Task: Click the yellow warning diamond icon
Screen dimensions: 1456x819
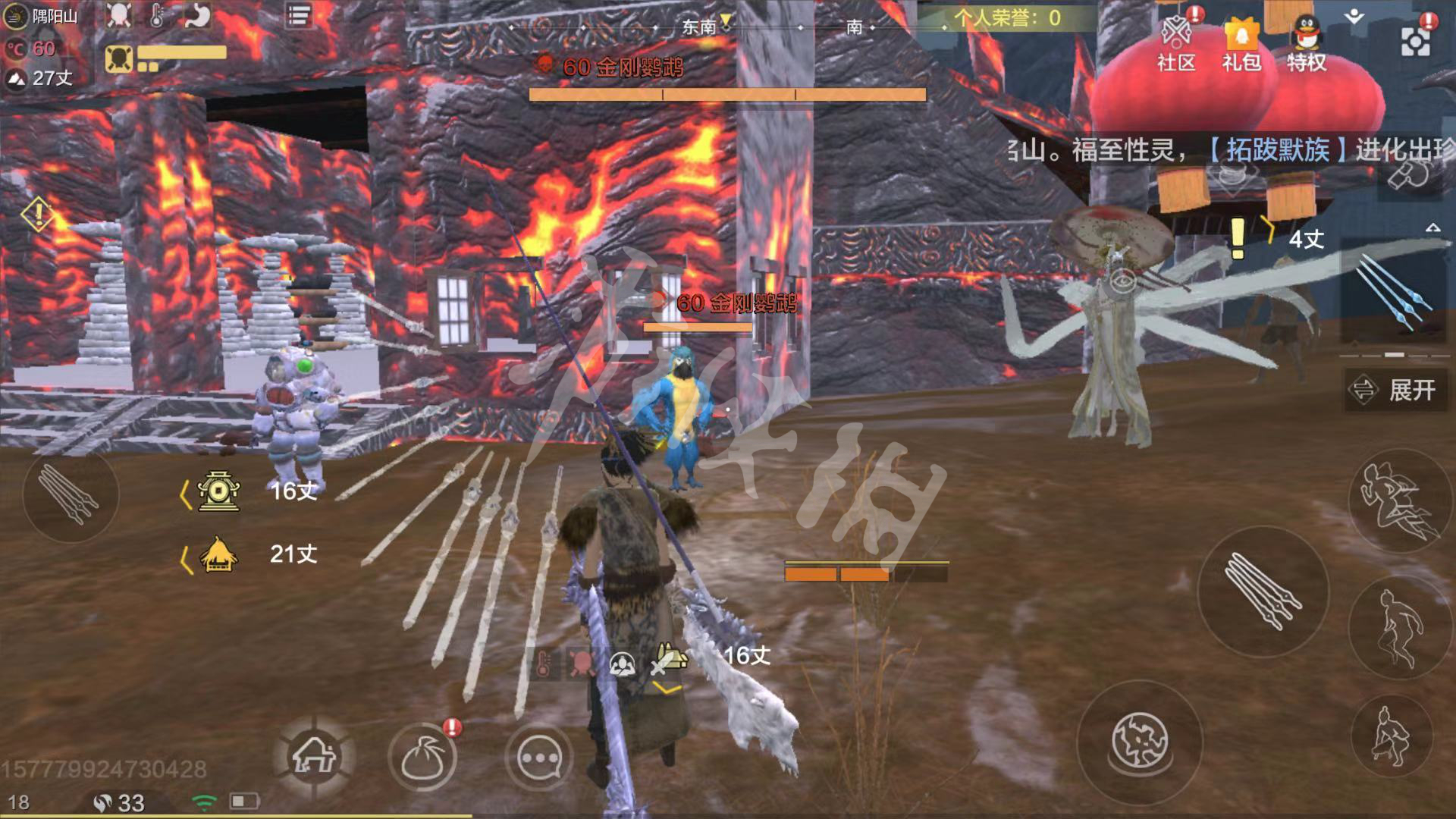Action: pyautogui.click(x=38, y=215)
